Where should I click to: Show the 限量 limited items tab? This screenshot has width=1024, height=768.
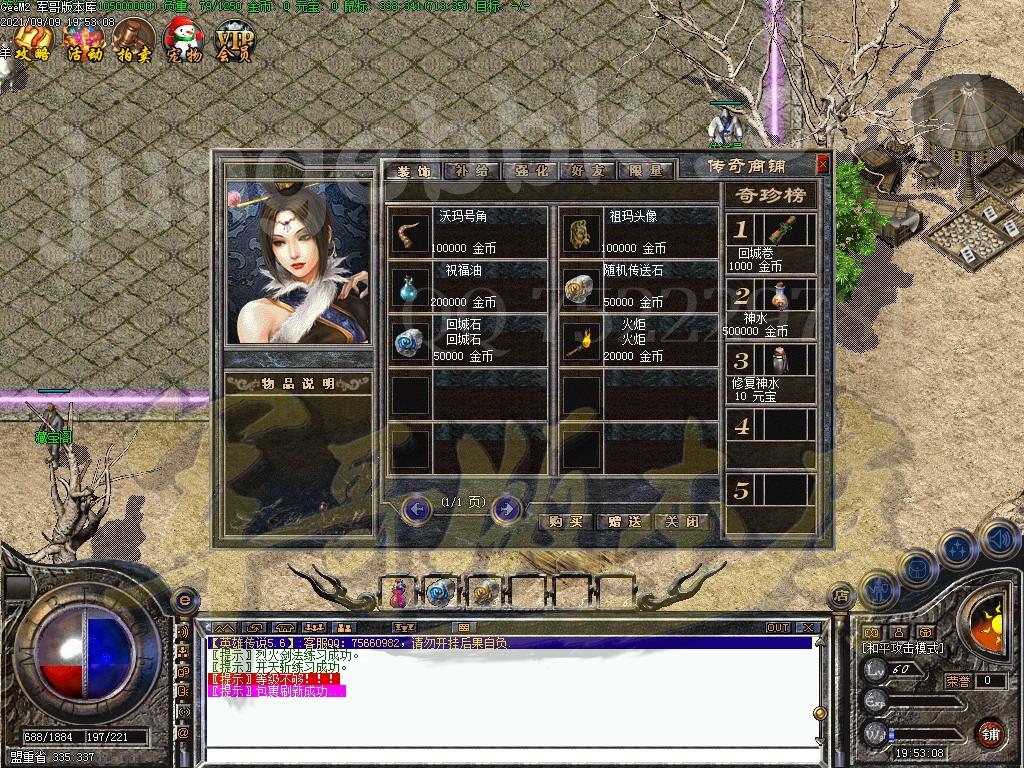click(x=645, y=171)
